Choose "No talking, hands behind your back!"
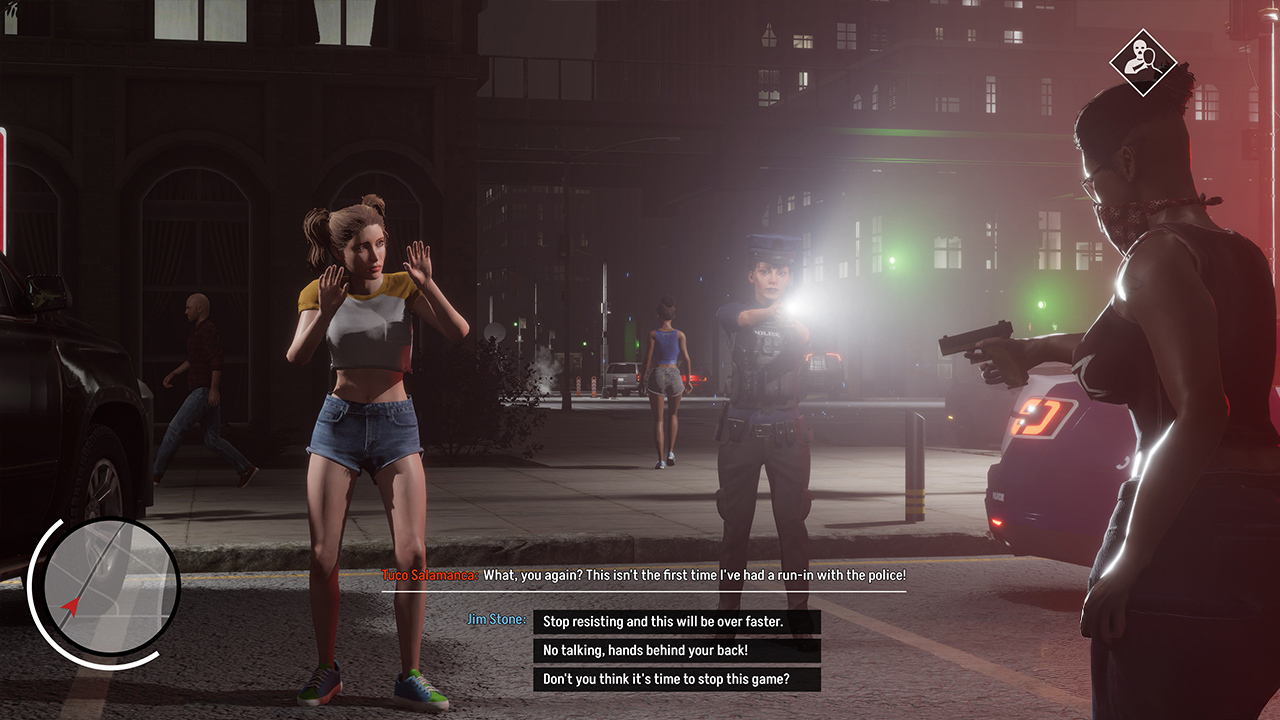Viewport: 1280px width, 720px height. click(x=676, y=651)
